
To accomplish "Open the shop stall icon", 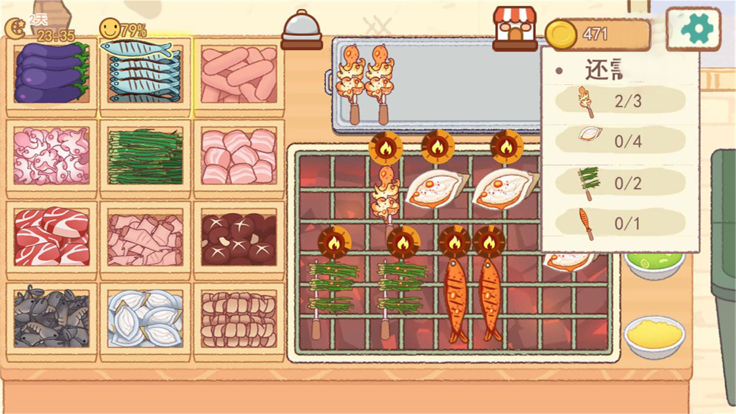I will point(515,28).
